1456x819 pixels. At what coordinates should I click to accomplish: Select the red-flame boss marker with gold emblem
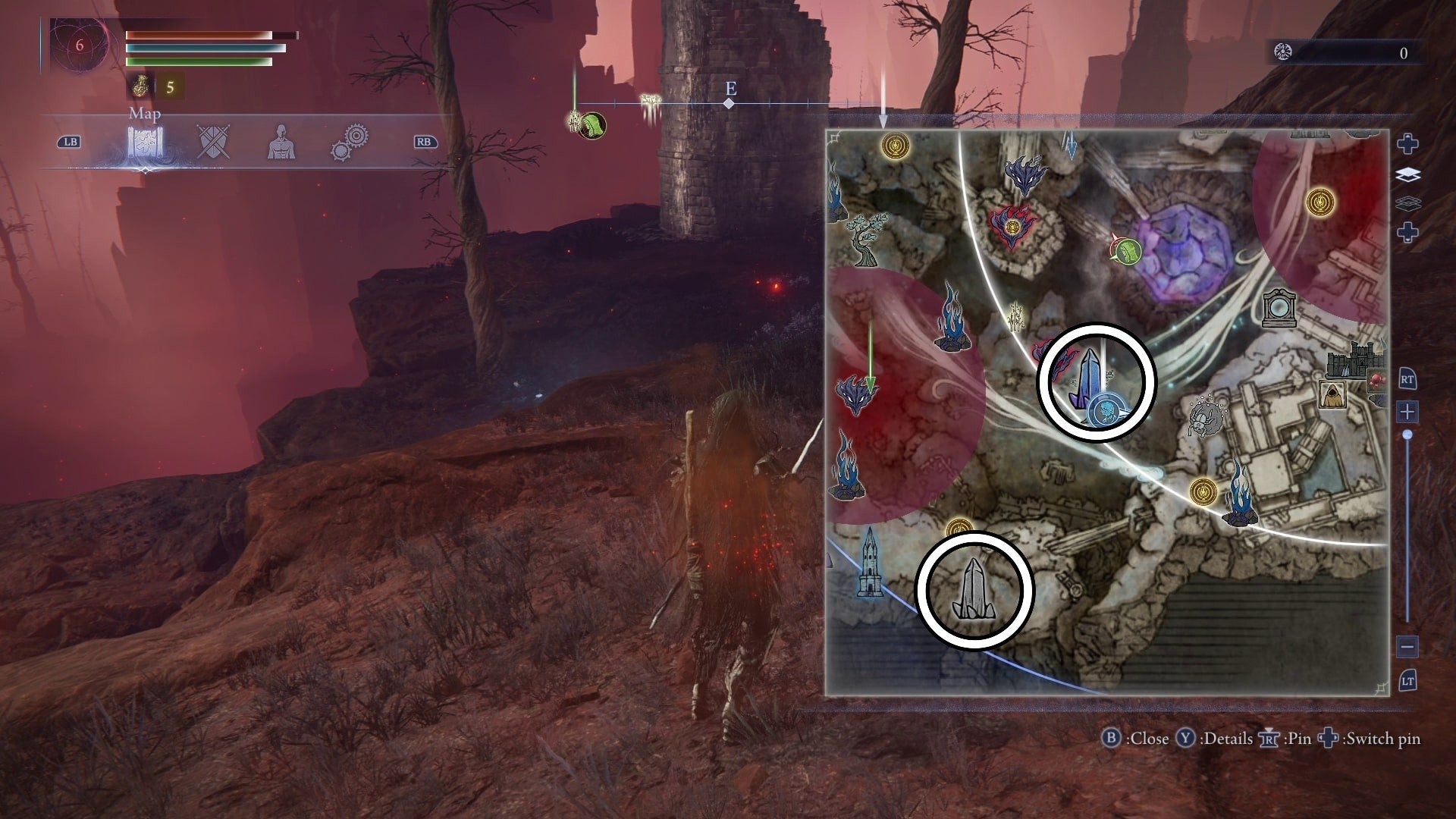(1011, 225)
